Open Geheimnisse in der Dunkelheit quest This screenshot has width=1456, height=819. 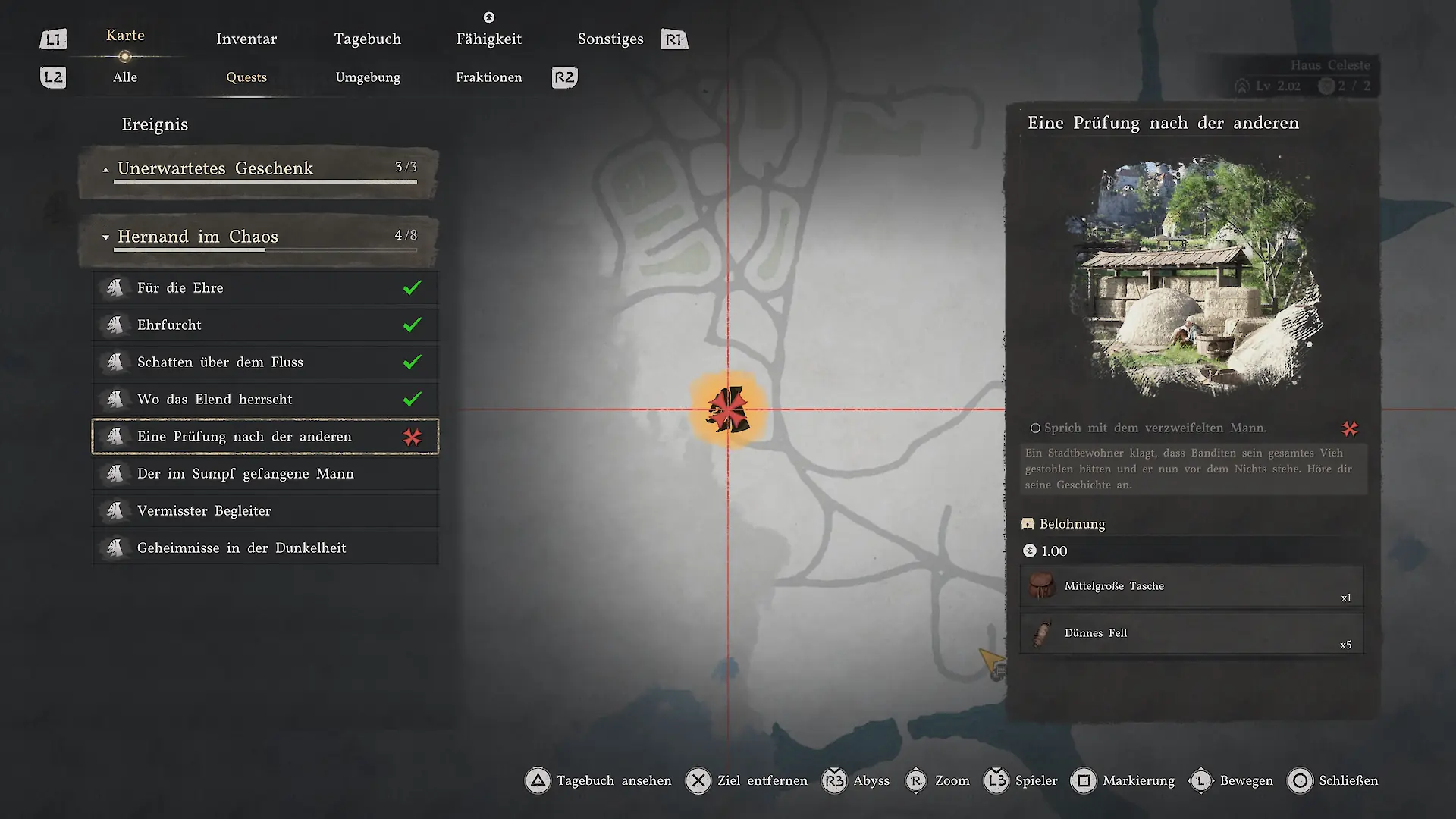tap(265, 548)
